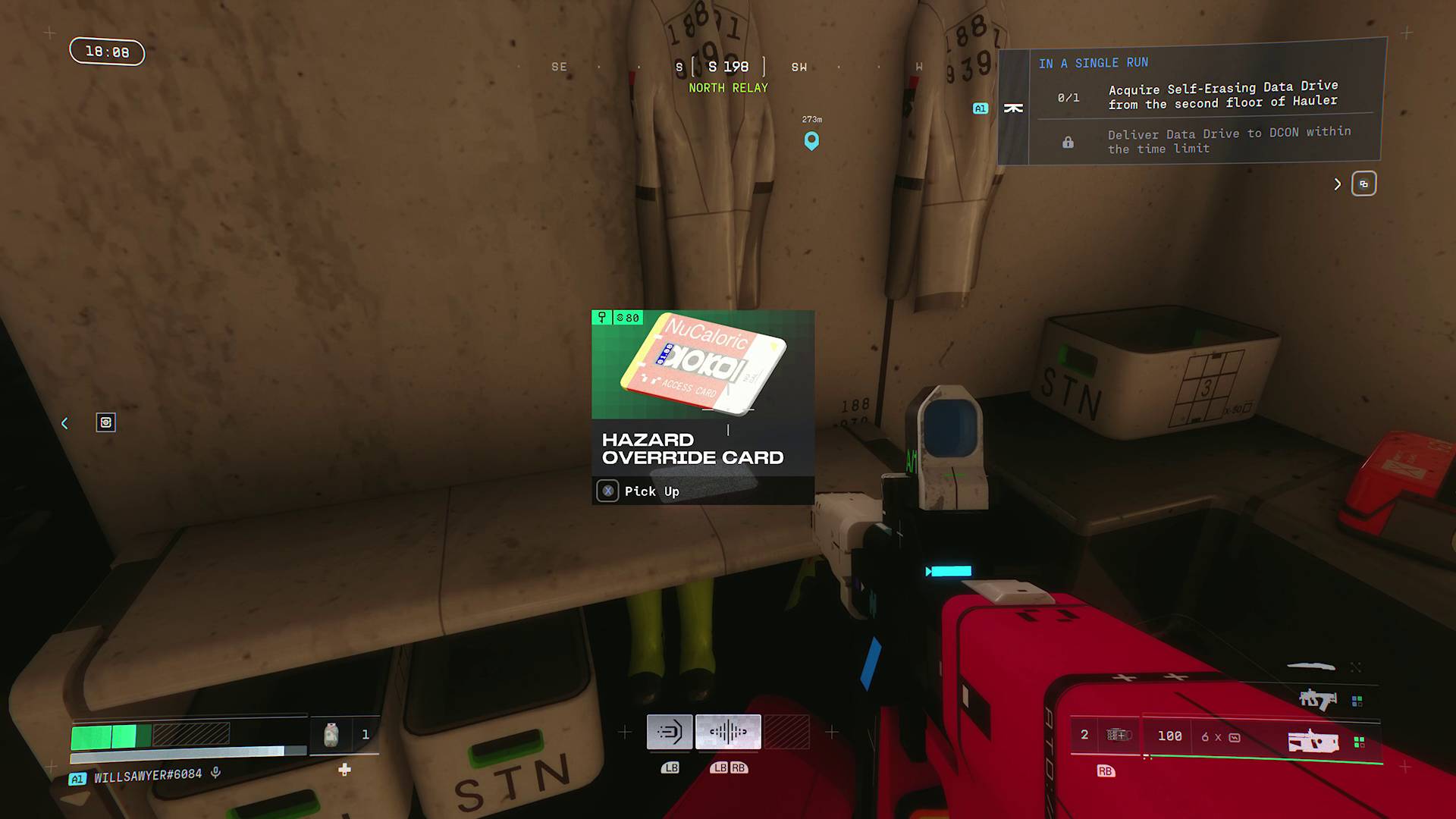Expand the quest tracker via the right chevron
The width and height of the screenshot is (1456, 819).
click(1337, 184)
